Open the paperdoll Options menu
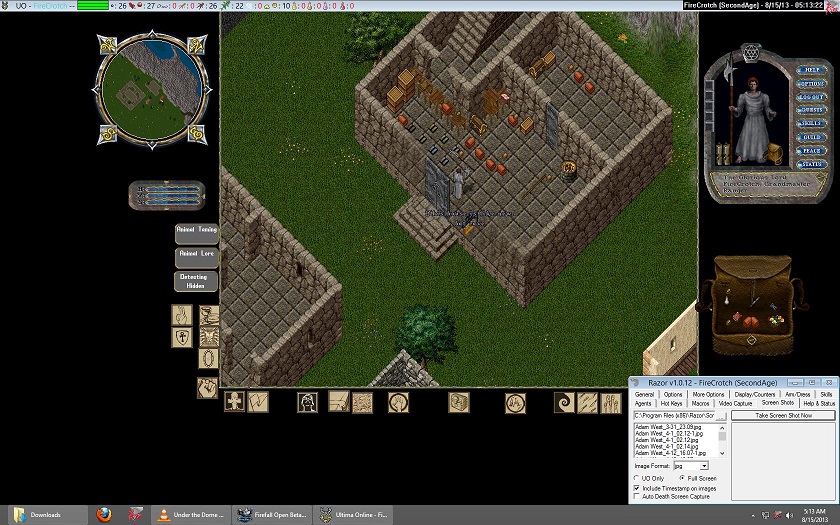Viewport: 840px width, 525px height. [811, 83]
